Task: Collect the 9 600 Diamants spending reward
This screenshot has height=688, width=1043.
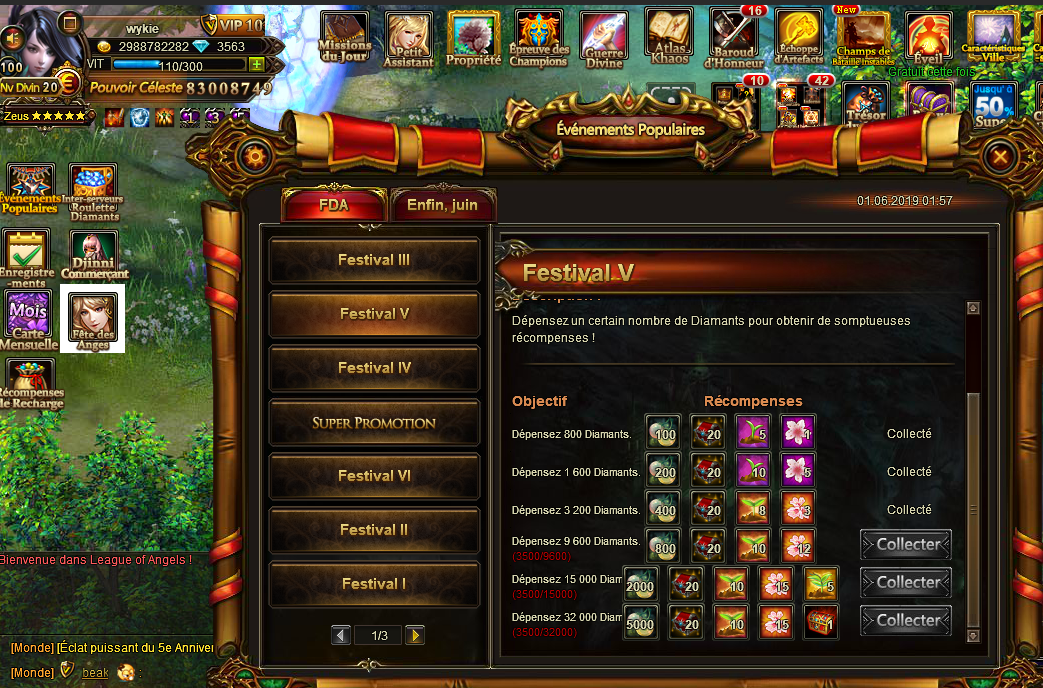Action: (x=906, y=545)
